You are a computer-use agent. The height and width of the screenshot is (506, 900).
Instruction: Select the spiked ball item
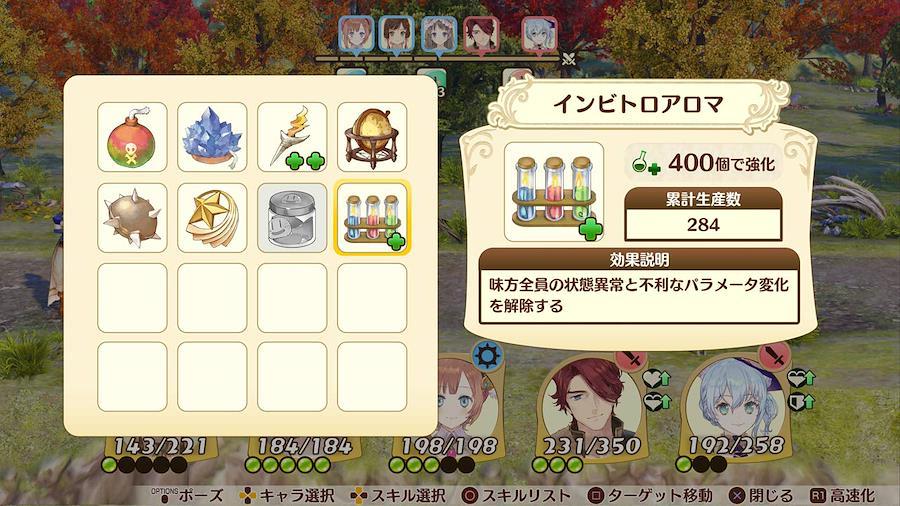tap(132, 217)
